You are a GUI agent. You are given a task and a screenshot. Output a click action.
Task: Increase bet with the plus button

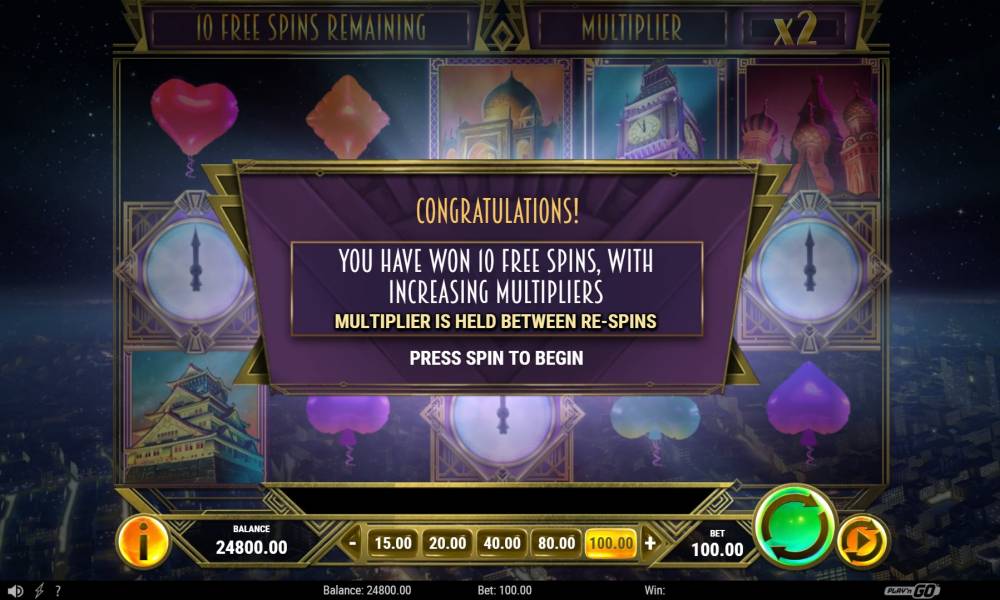coord(651,543)
